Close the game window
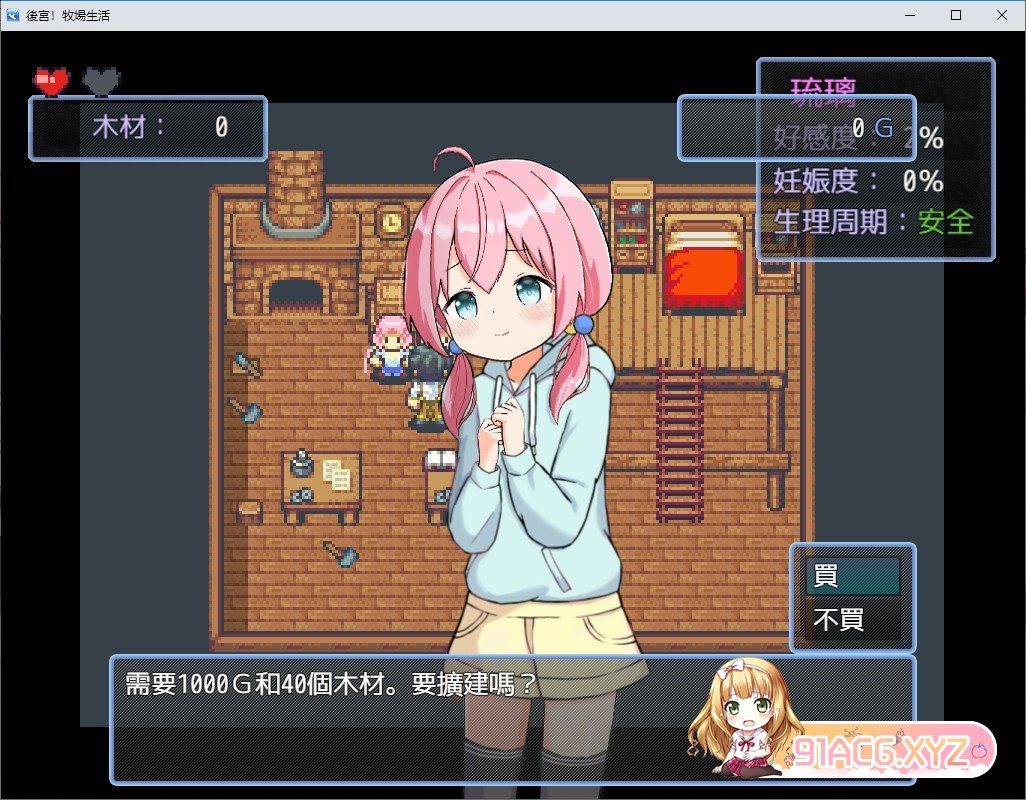The image size is (1026, 800). [x=1002, y=15]
